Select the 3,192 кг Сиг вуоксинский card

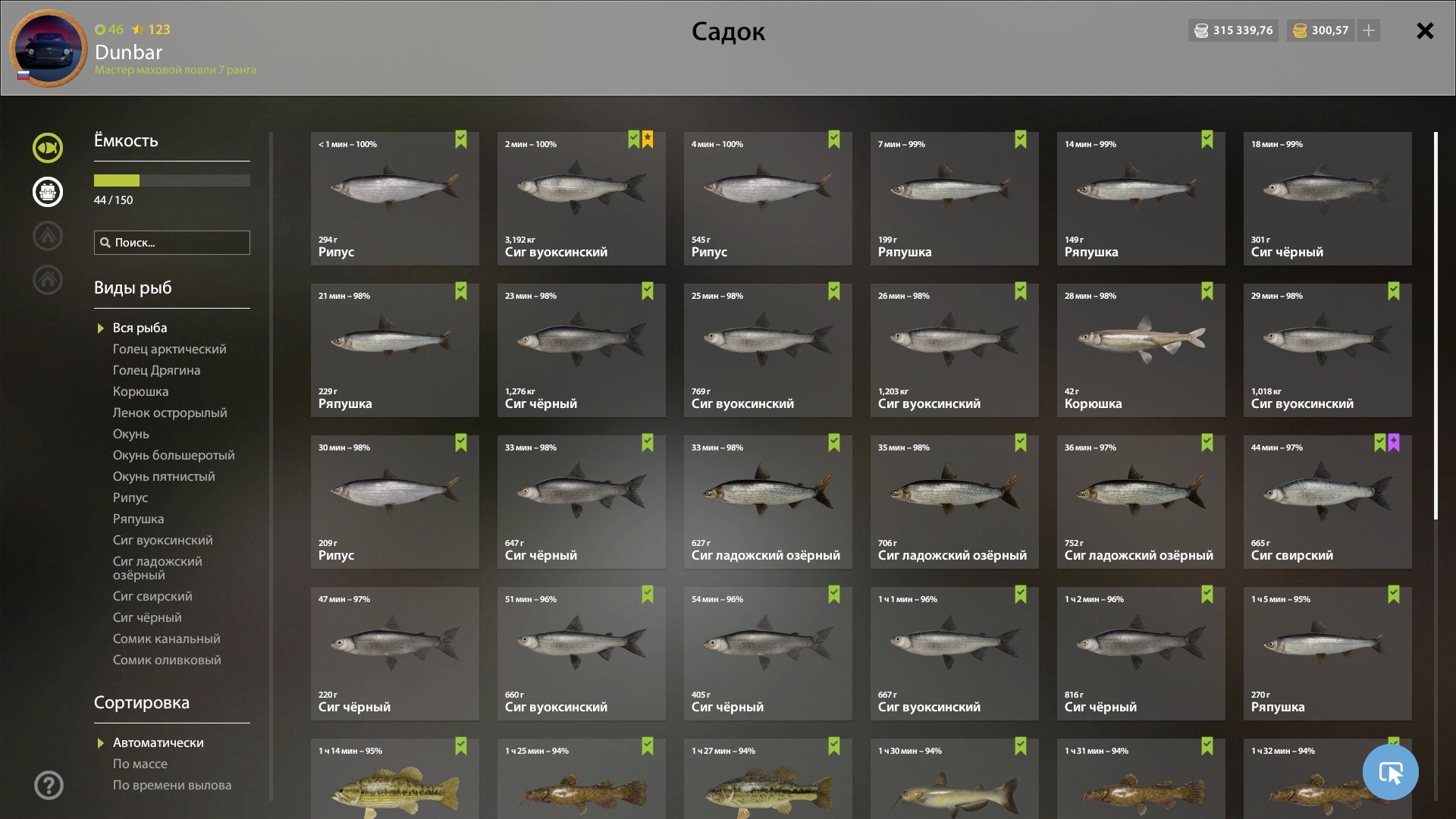click(x=581, y=199)
